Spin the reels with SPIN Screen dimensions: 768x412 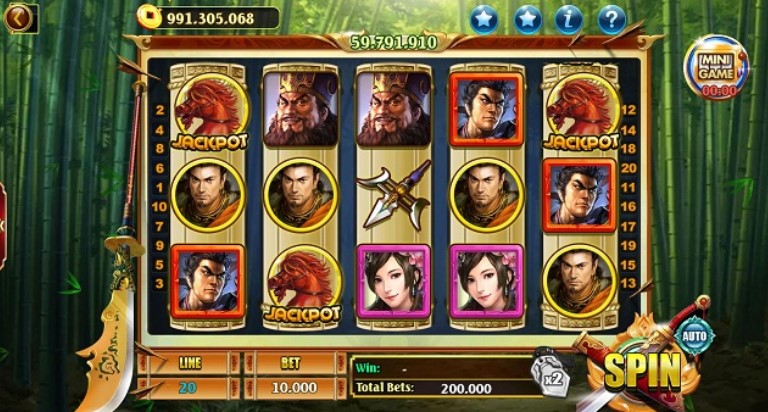641,372
